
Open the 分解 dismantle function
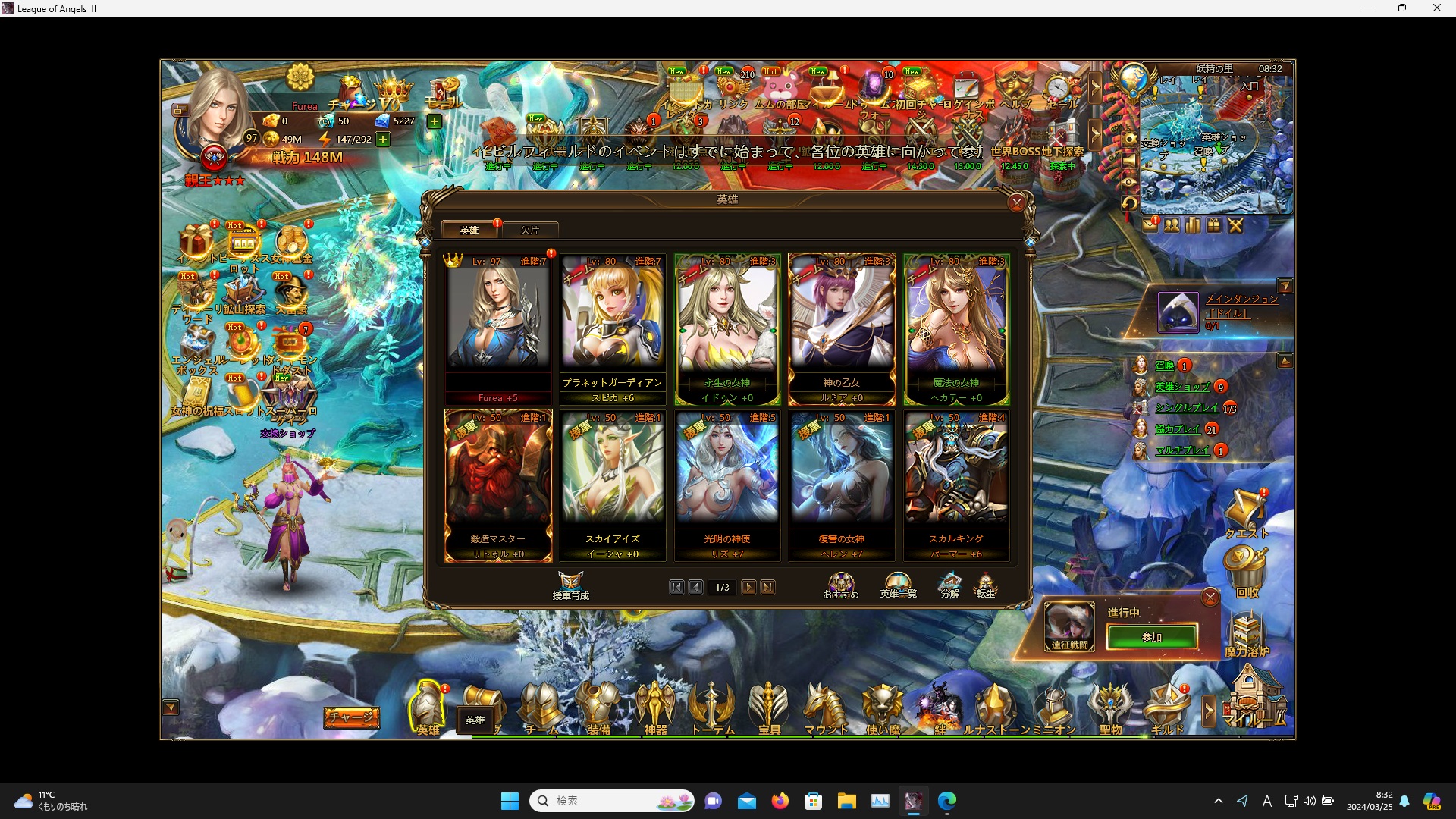click(949, 585)
